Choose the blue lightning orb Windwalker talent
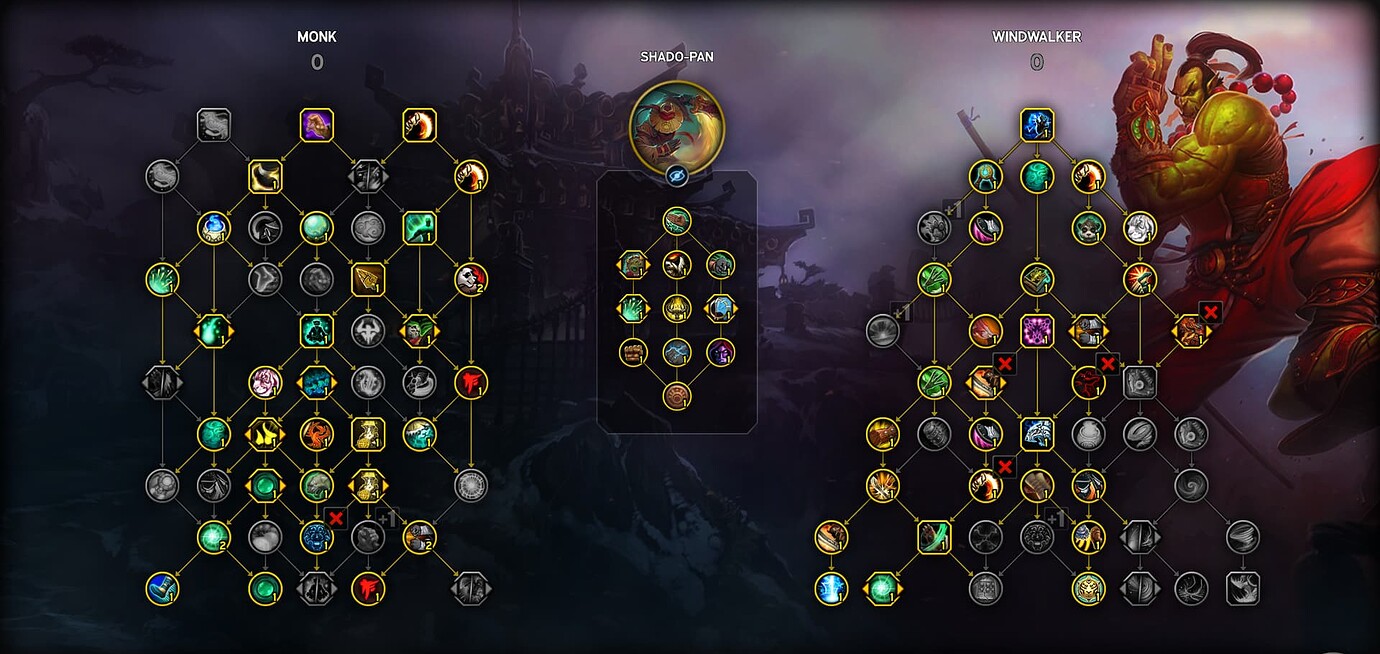 831,588
